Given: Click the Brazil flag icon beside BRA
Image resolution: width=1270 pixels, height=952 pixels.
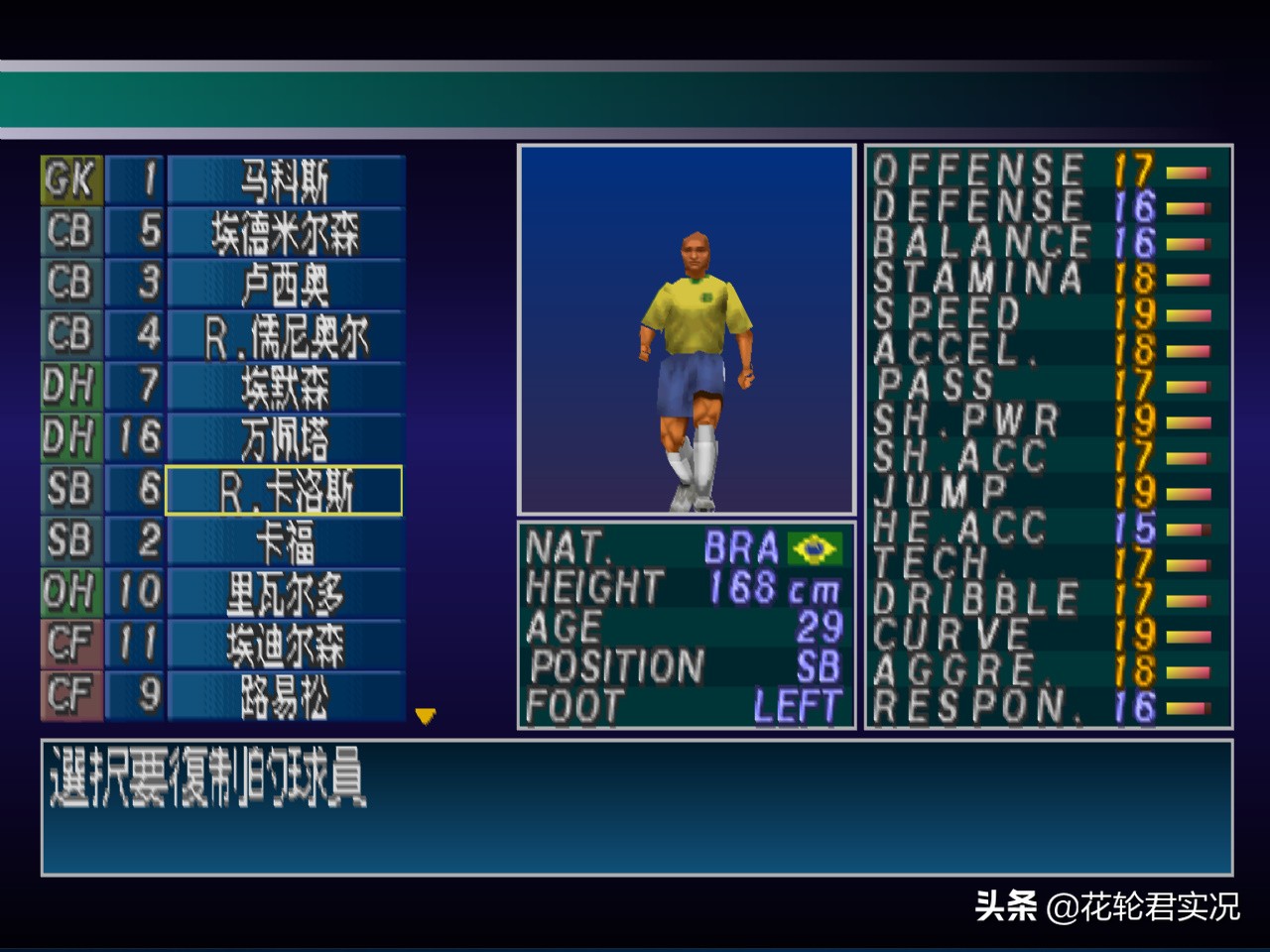Looking at the screenshot, I should point(816,546).
